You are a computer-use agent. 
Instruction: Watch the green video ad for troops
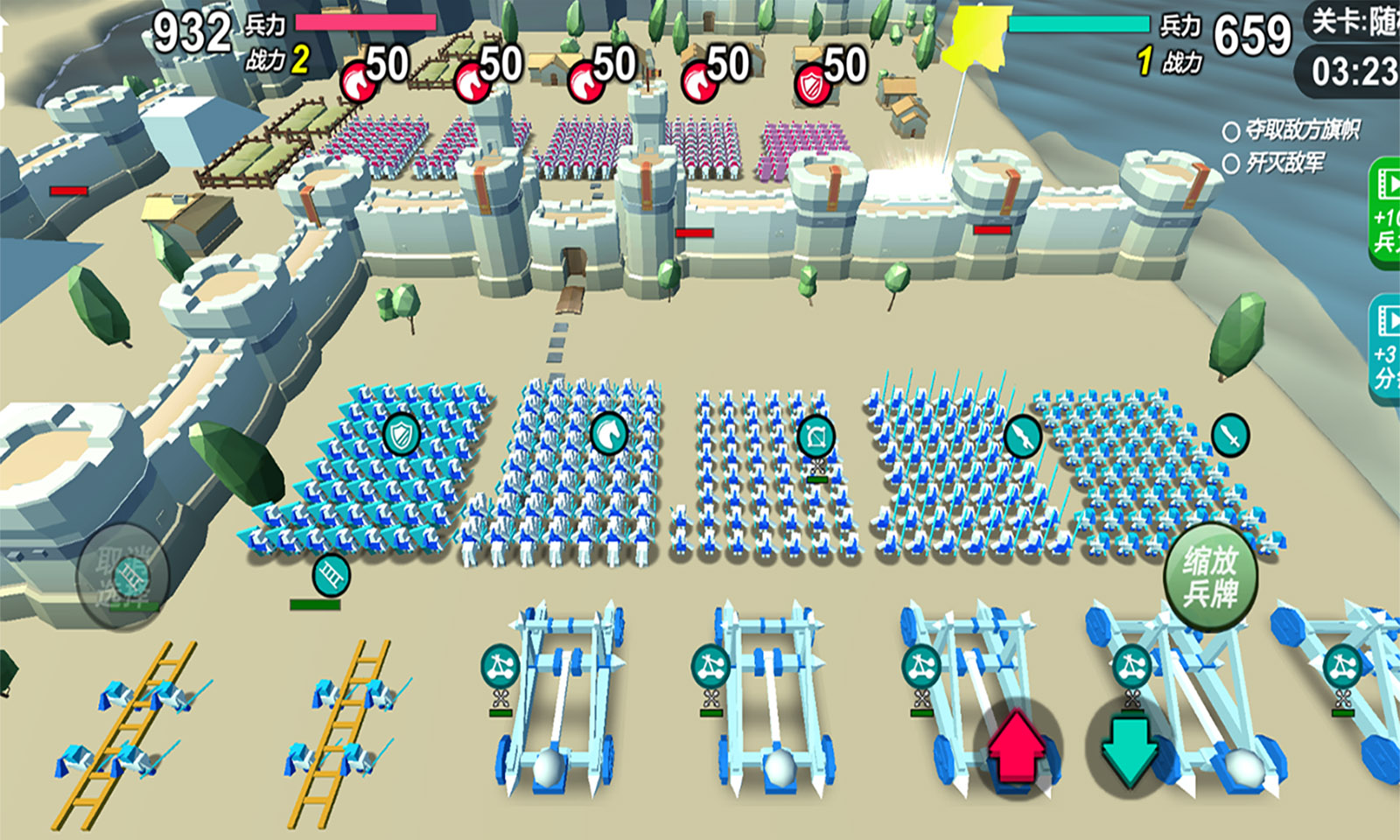click(x=1384, y=214)
